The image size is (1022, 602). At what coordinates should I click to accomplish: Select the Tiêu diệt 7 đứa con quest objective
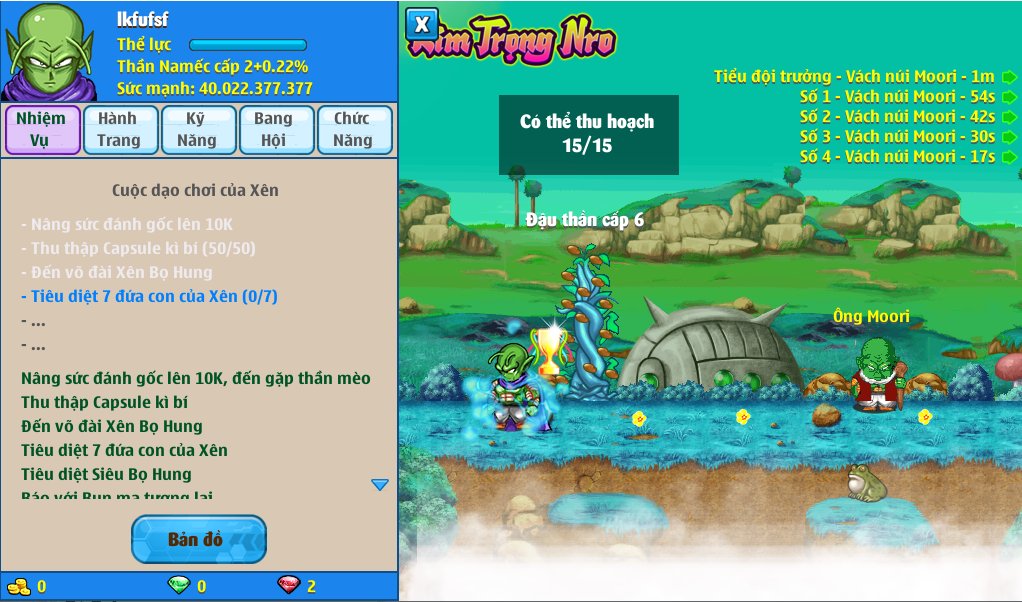point(149,296)
